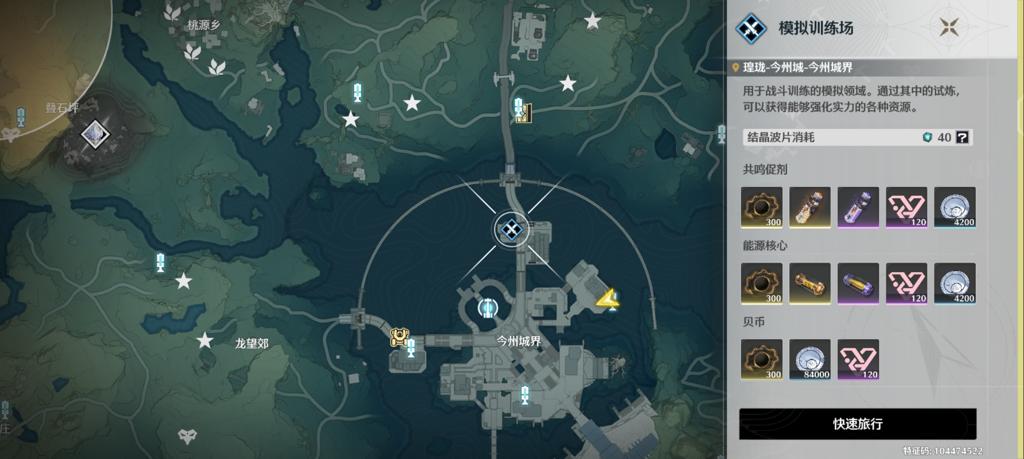Inspect the 84000 shell credit reward under 贝币

(x=810, y=360)
